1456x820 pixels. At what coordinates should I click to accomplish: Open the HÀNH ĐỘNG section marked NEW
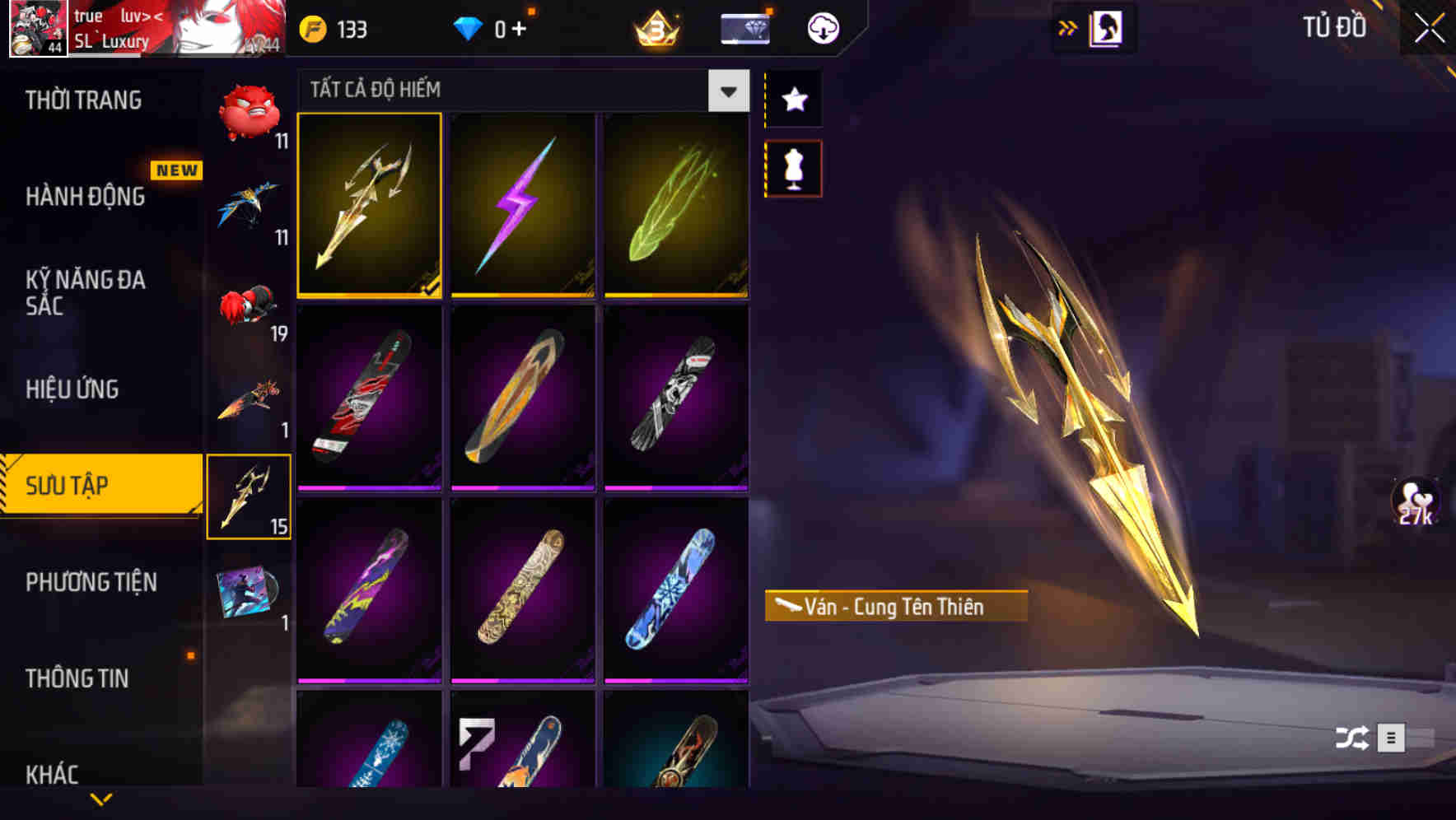tap(85, 198)
